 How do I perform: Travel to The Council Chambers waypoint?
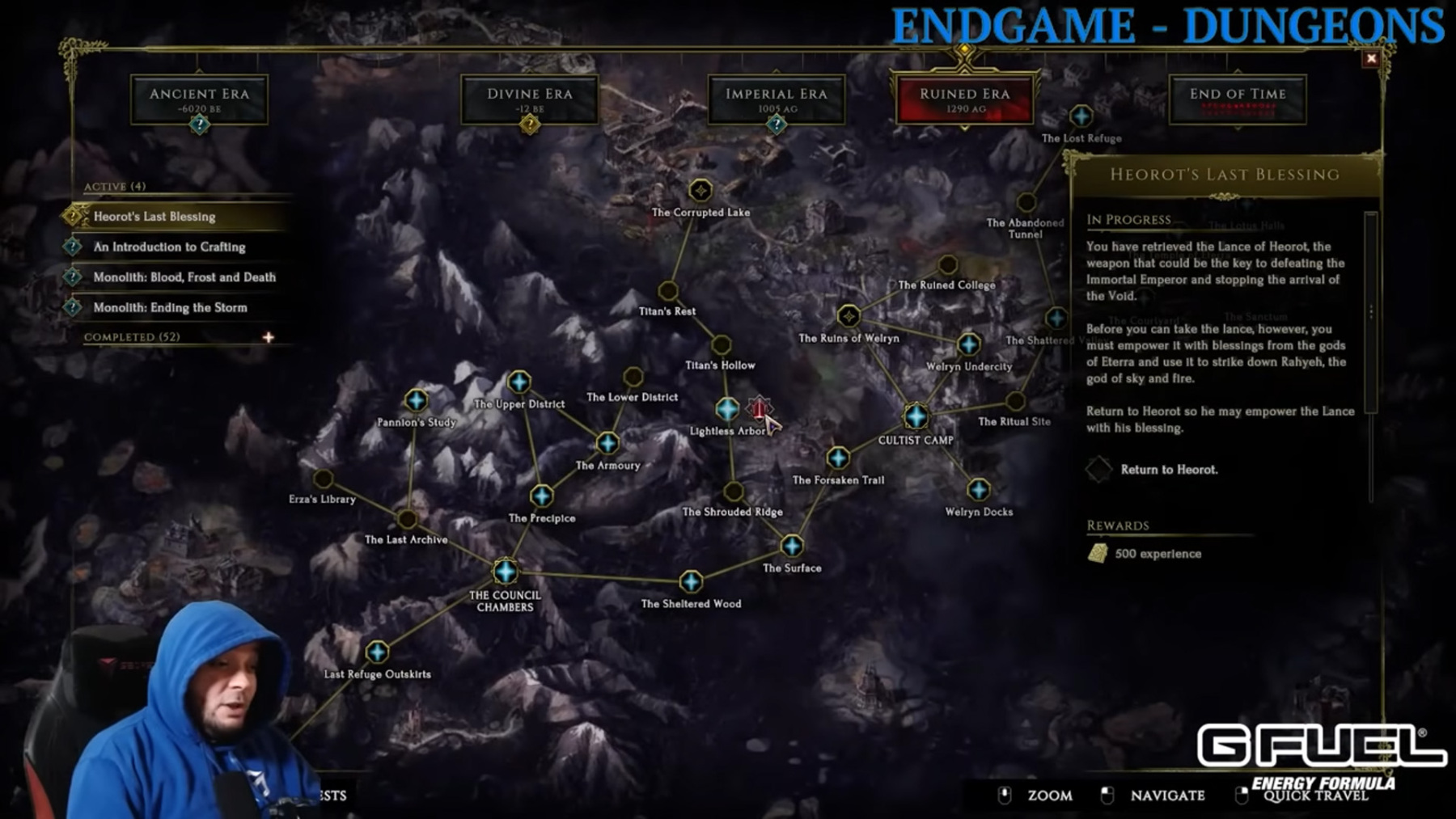pyautogui.click(x=506, y=572)
